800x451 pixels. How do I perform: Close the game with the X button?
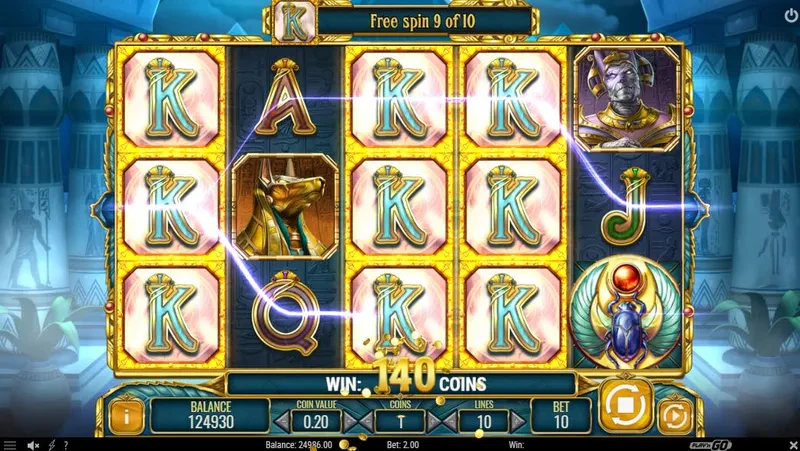pyautogui.click(x=791, y=444)
